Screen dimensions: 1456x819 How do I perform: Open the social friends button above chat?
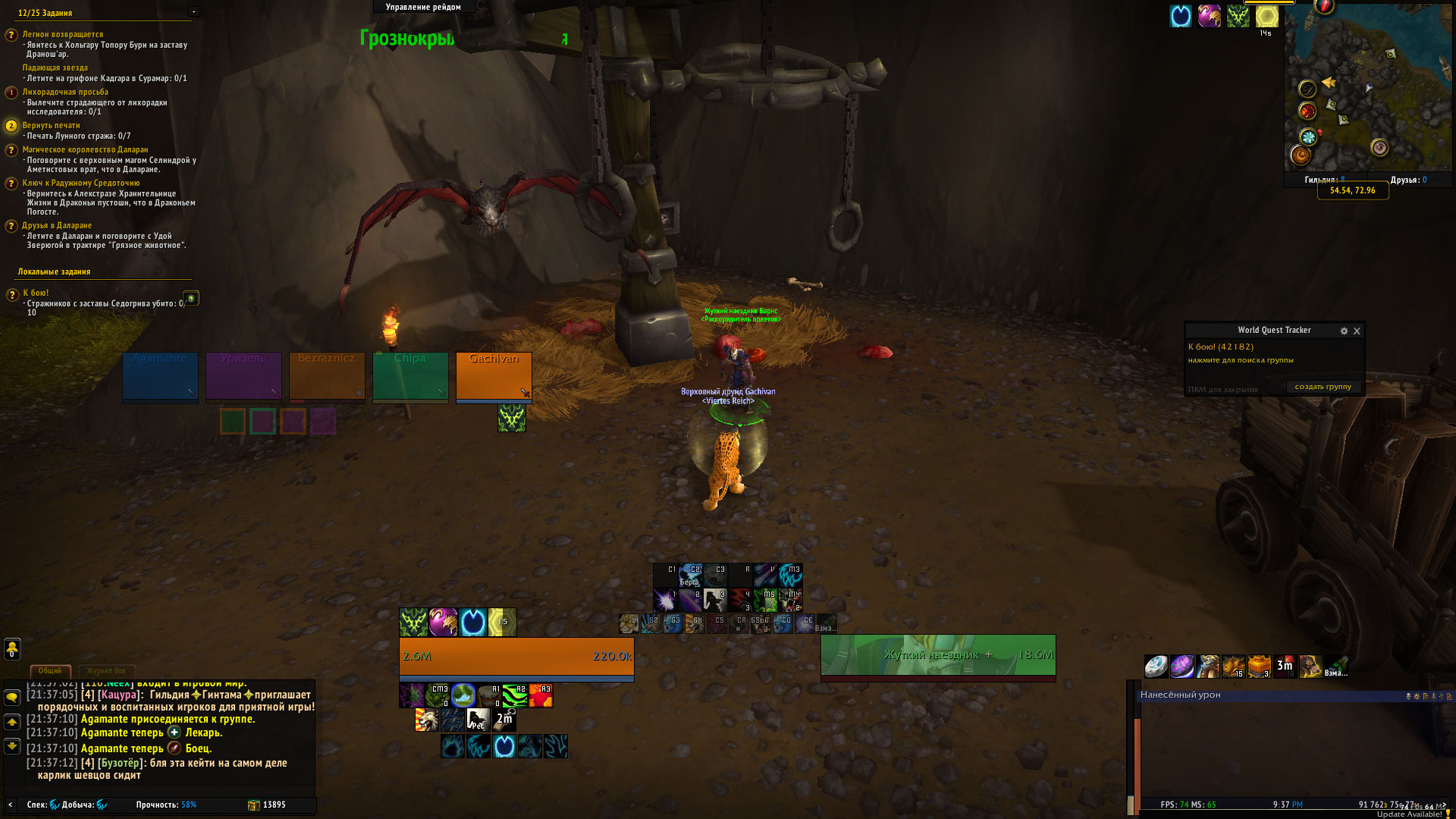coord(12,649)
